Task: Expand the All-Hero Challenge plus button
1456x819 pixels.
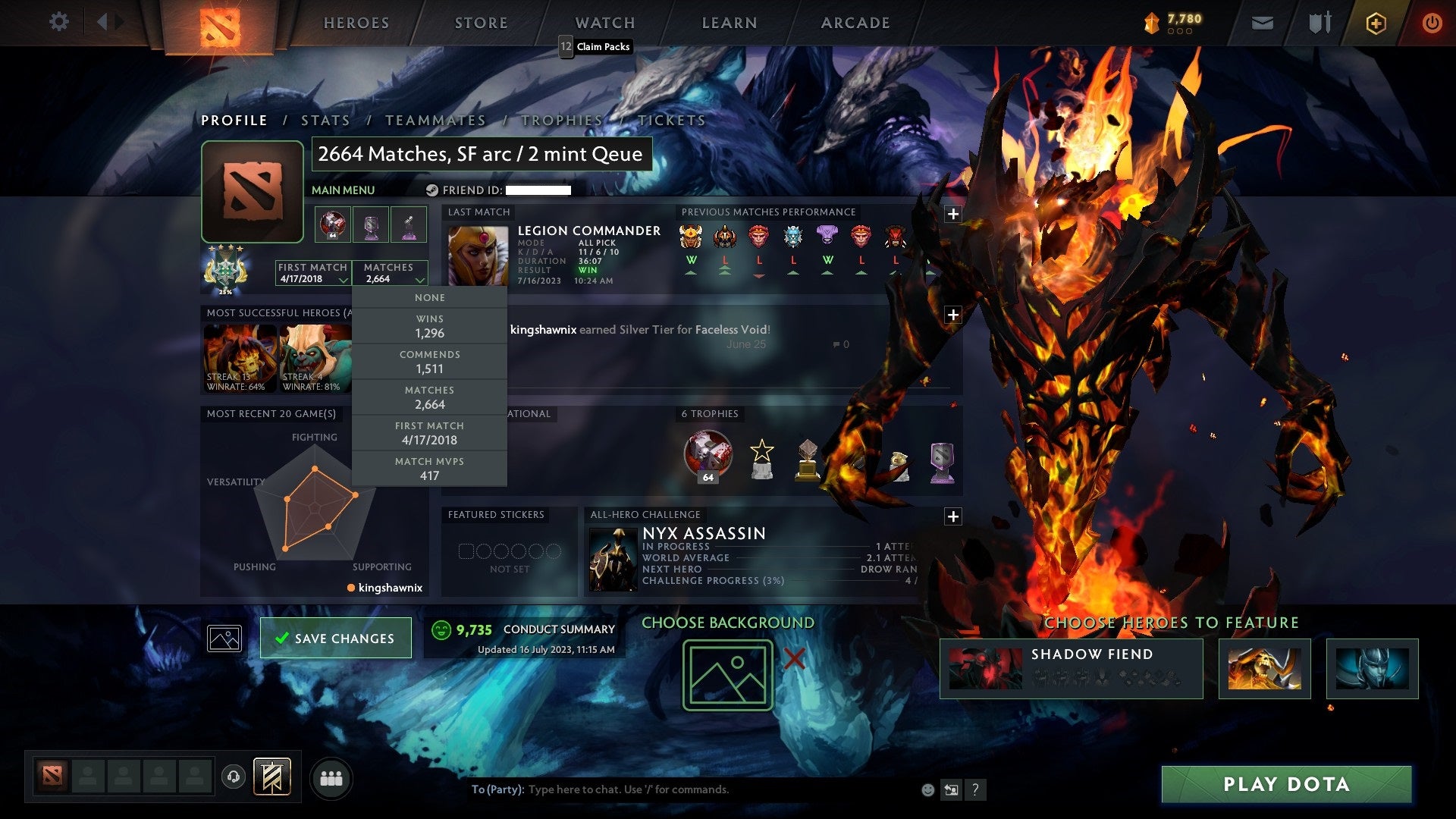Action: click(x=953, y=516)
